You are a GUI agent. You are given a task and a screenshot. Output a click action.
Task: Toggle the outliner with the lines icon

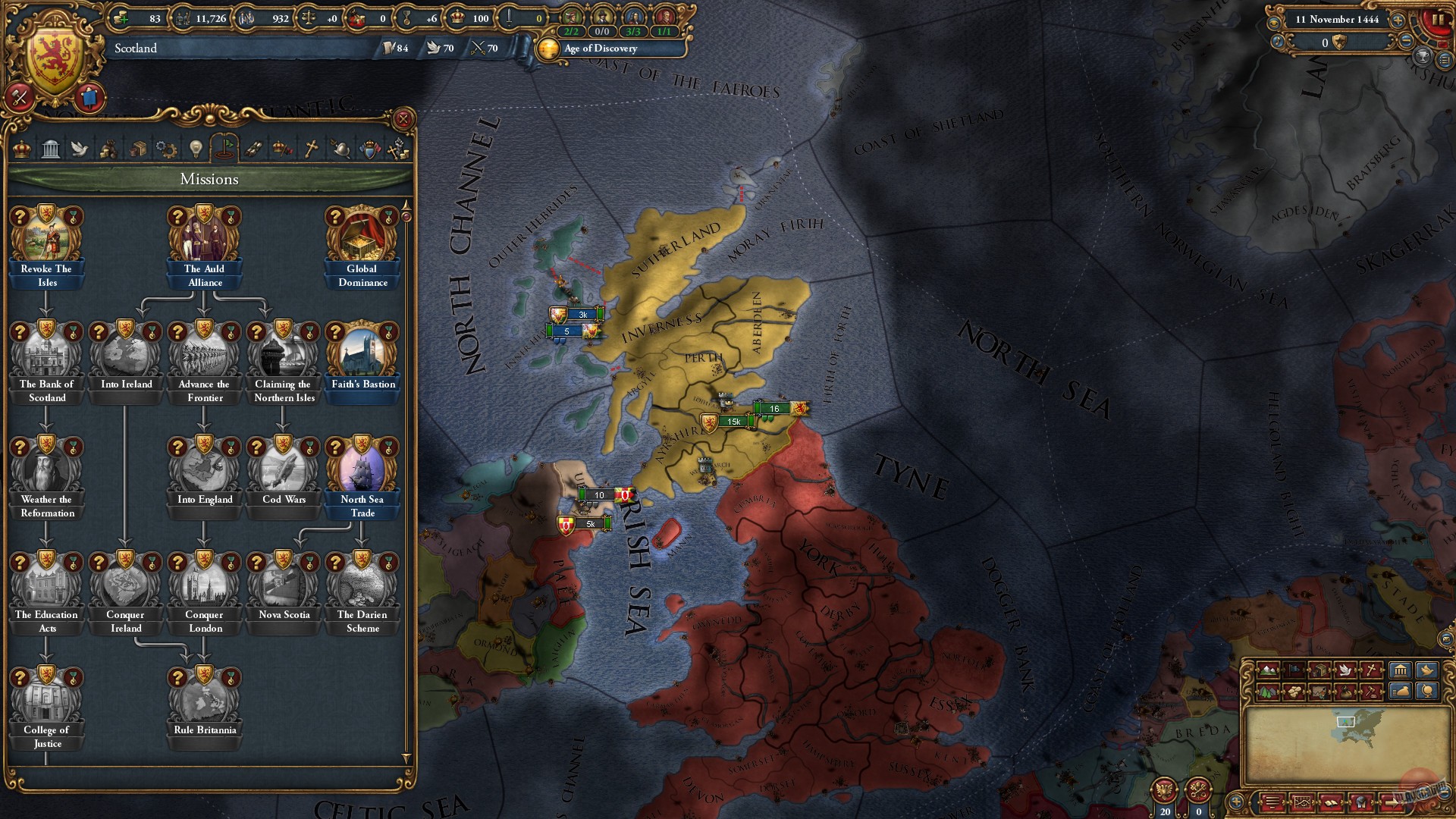pos(1272,802)
